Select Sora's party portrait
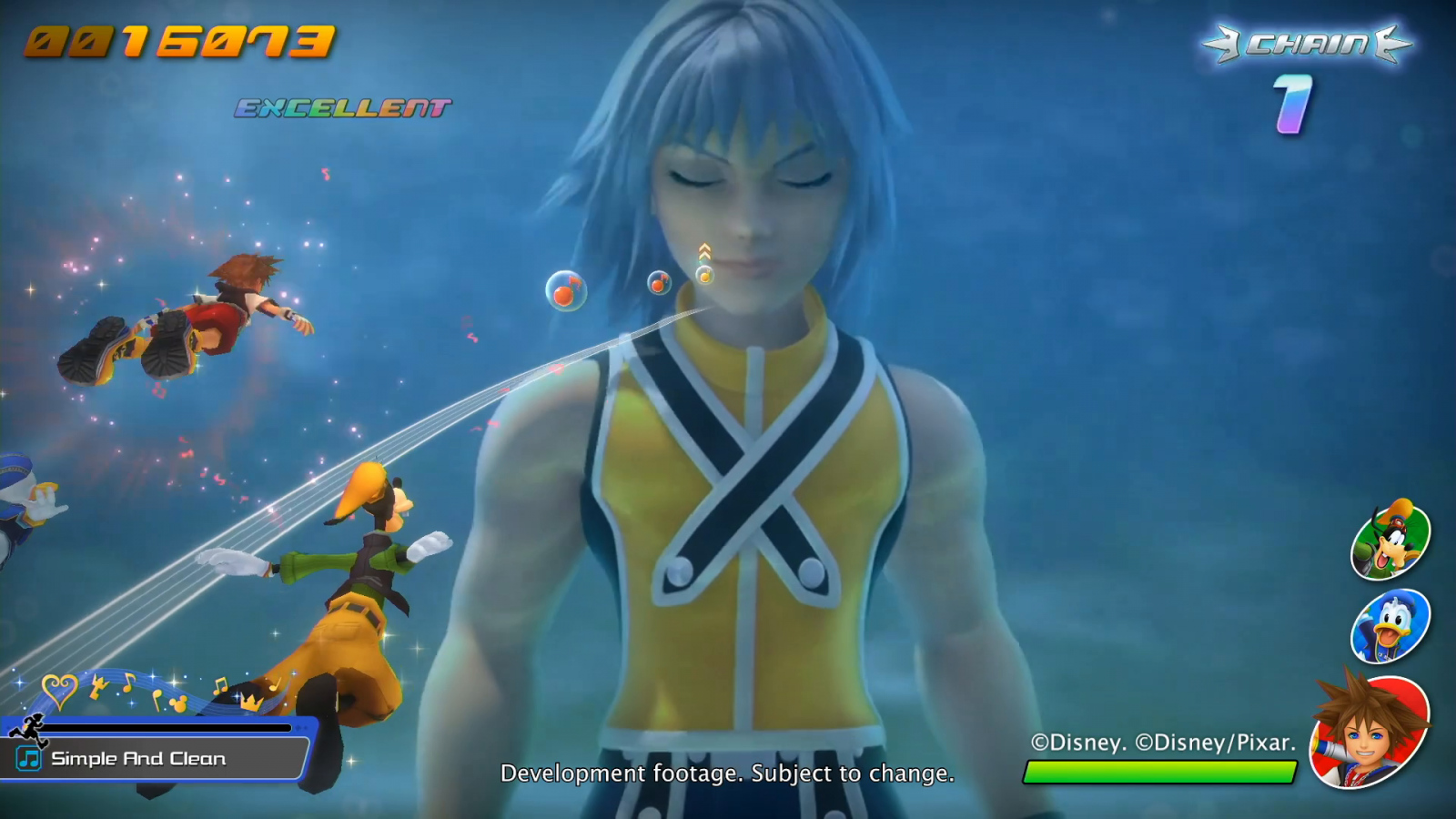Image resolution: width=1456 pixels, height=819 pixels. (x=1369, y=731)
